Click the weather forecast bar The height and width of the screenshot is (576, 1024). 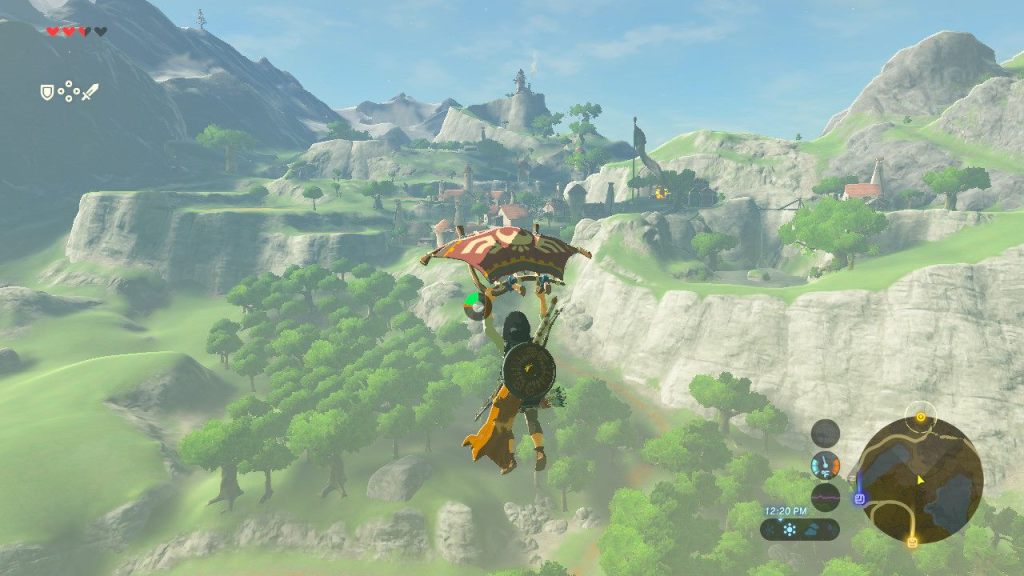pyautogui.click(x=799, y=530)
